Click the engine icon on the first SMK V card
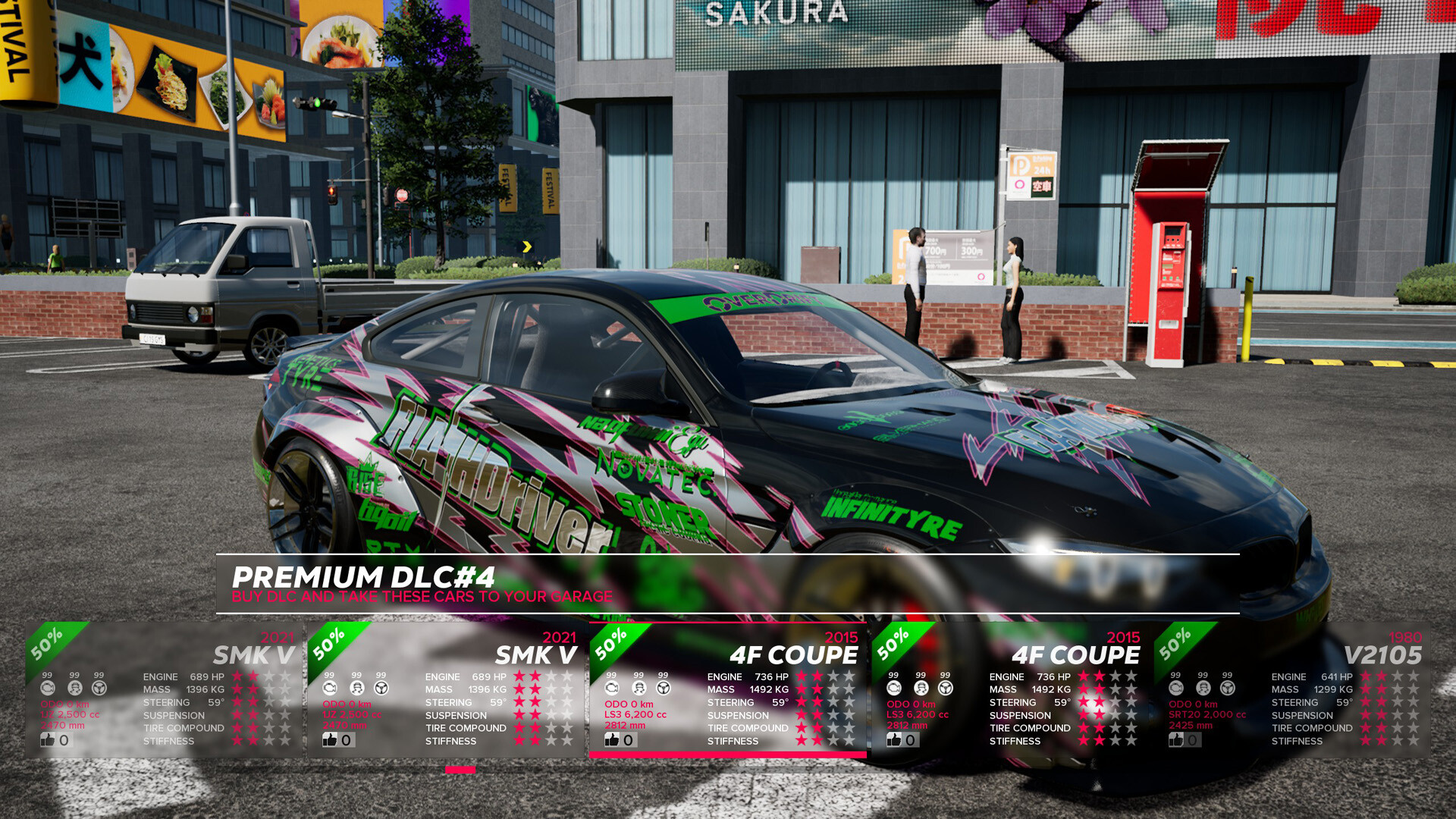The image size is (1456, 819). [x=47, y=687]
